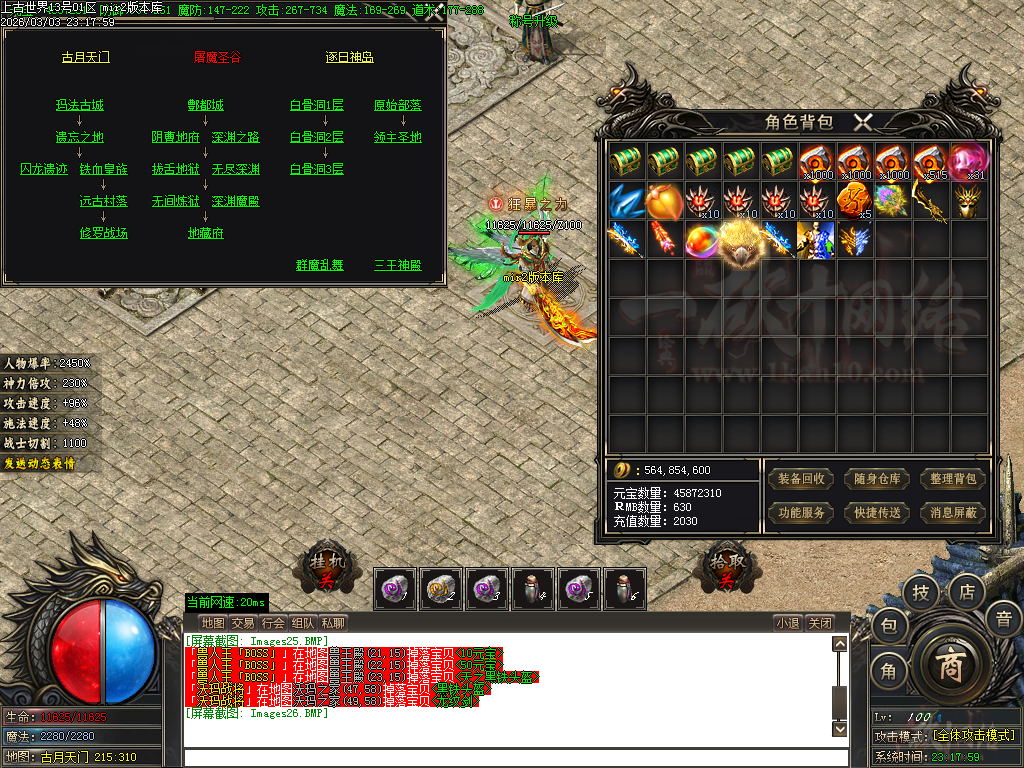
Task: Travel to 地藏府
Action: (206, 233)
